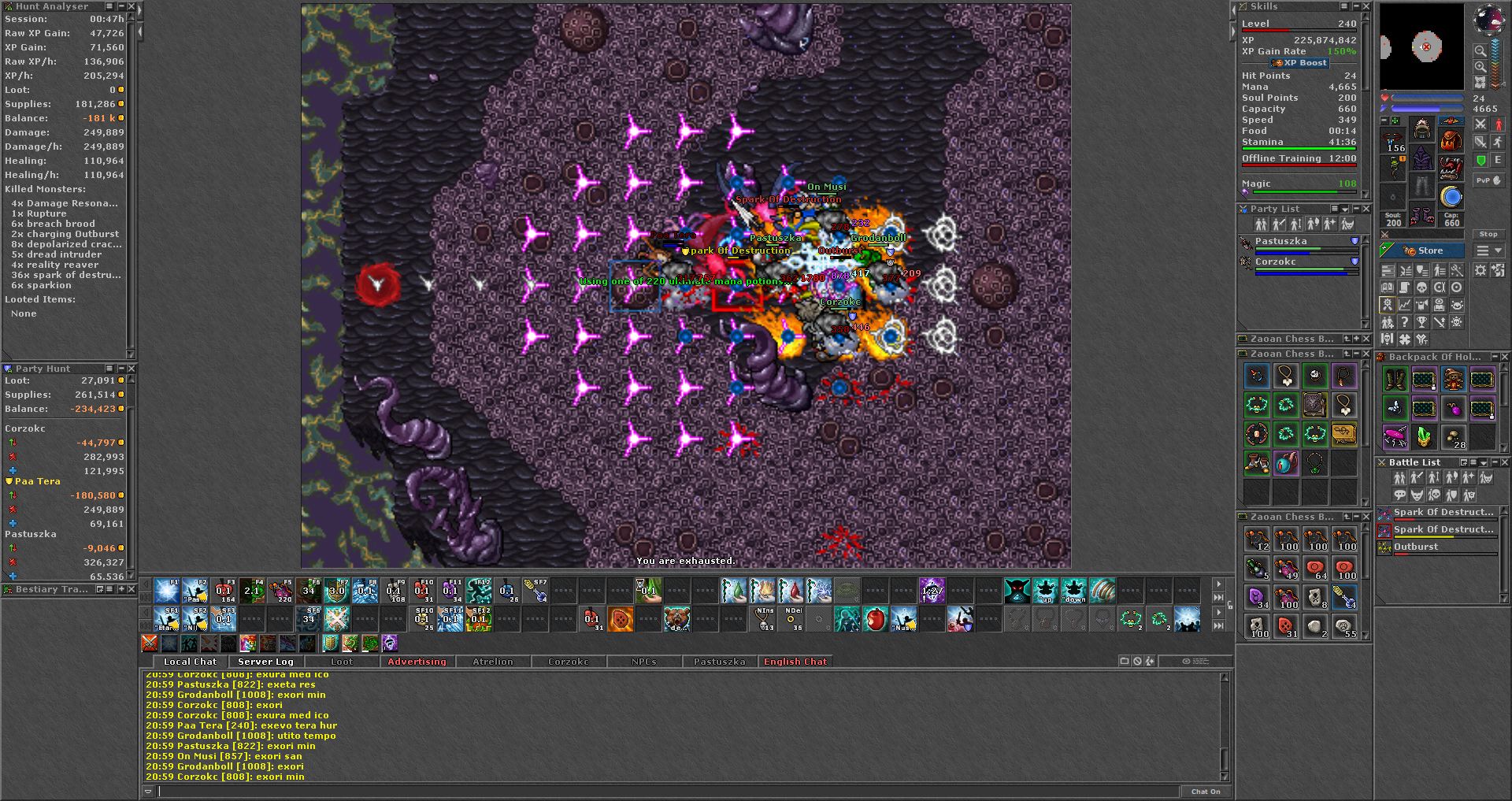The image size is (1512, 801).
Task: Use the red apple hotbar slot
Action: 875,619
